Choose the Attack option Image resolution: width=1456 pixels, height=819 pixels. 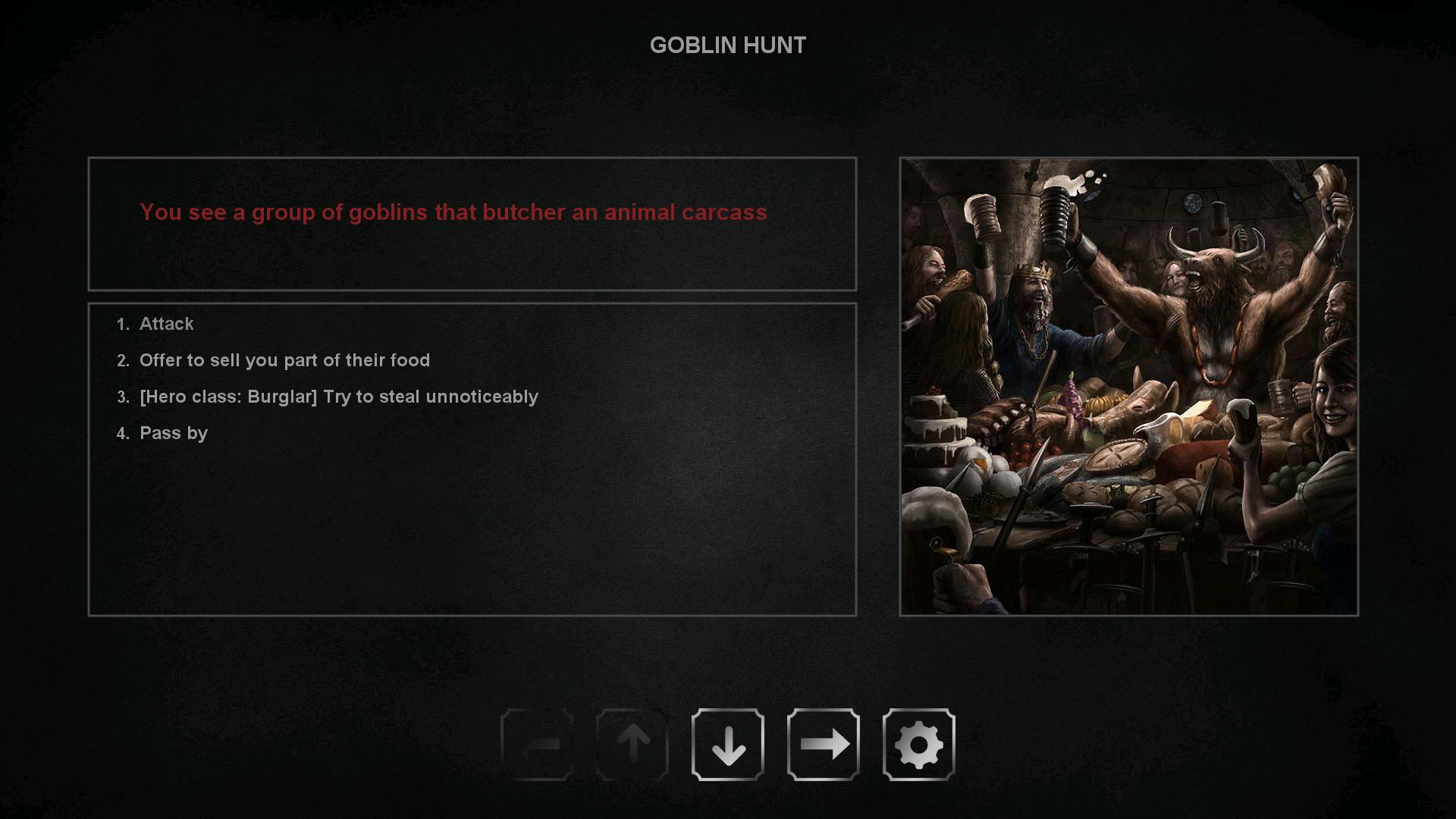166,324
